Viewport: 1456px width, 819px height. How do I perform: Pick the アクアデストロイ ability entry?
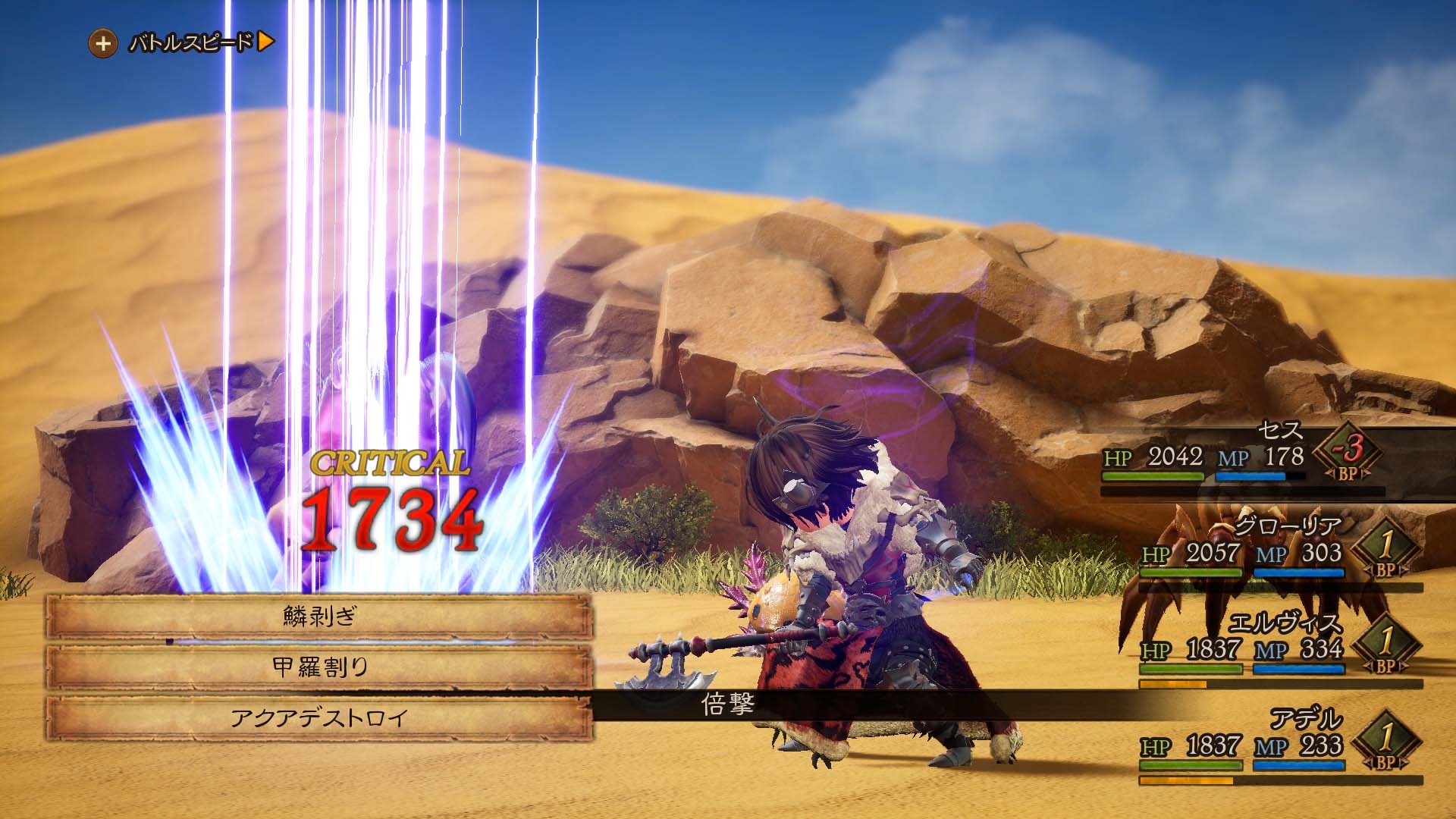tap(318, 717)
